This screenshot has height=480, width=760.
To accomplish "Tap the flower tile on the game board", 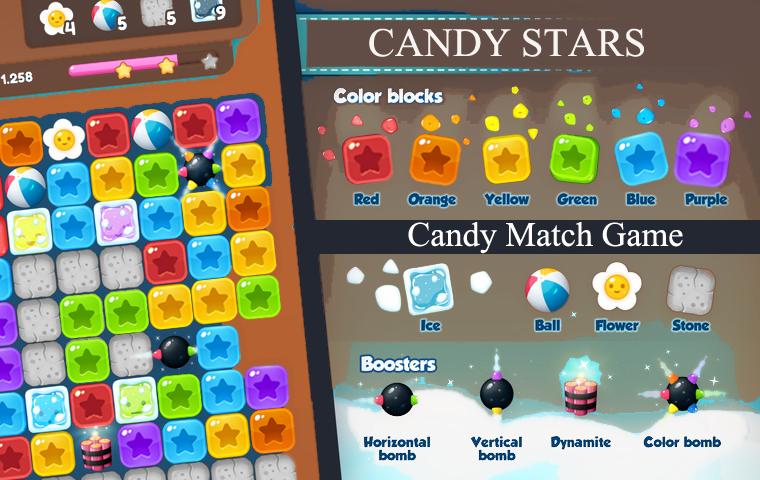I will point(65,140).
